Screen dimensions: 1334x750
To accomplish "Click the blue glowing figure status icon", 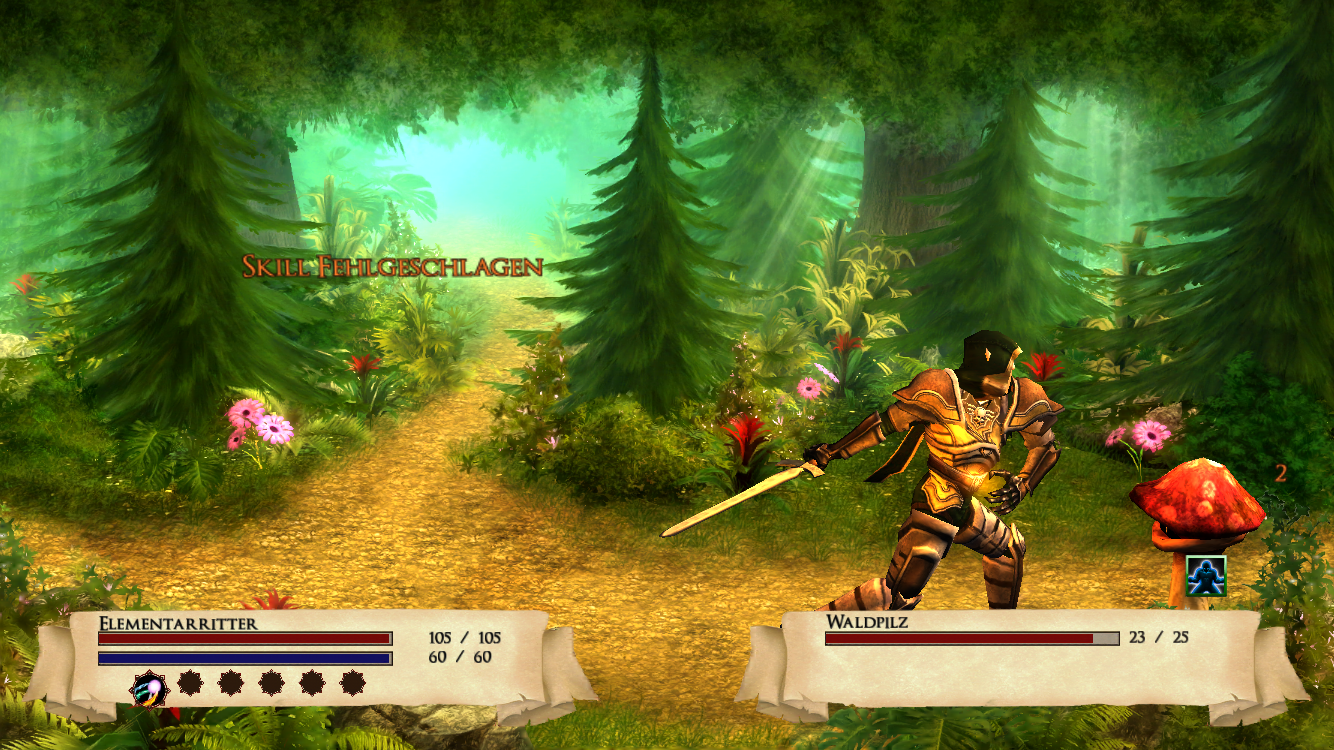I will pos(1206,576).
